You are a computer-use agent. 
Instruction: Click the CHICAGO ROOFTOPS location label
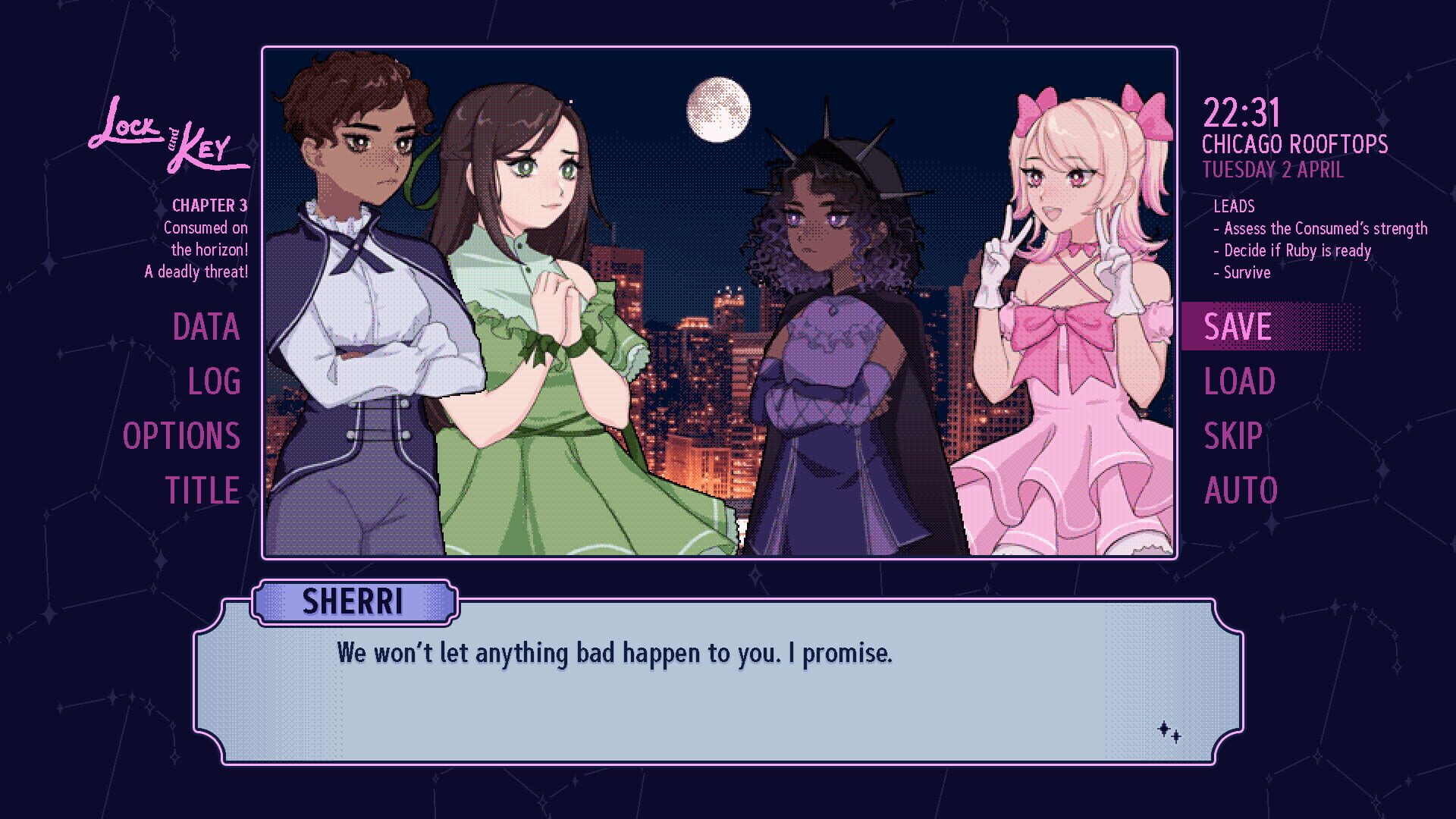1297,143
